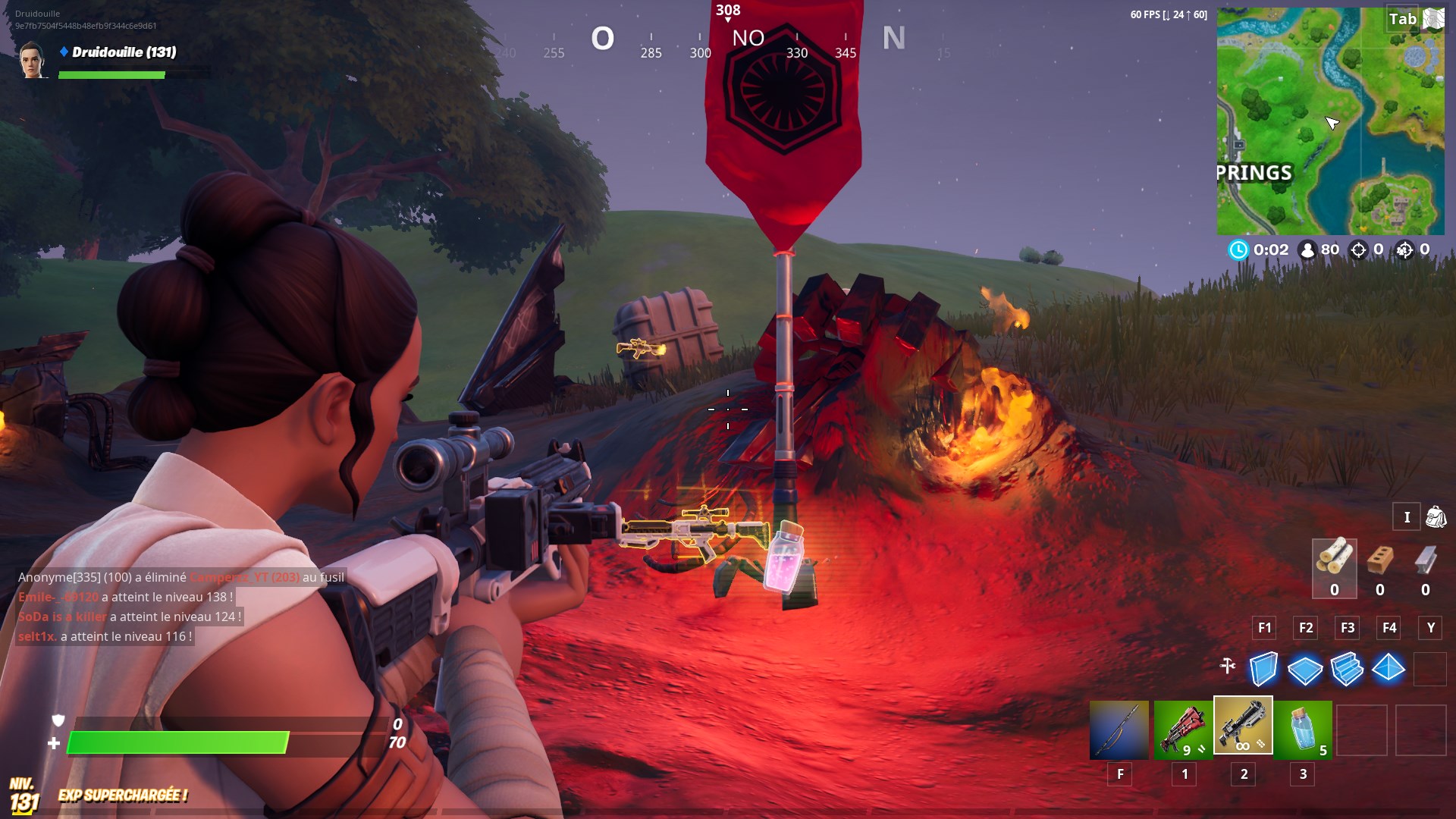Select the staff harvesting tool slot
1456x819 pixels.
tap(1119, 730)
